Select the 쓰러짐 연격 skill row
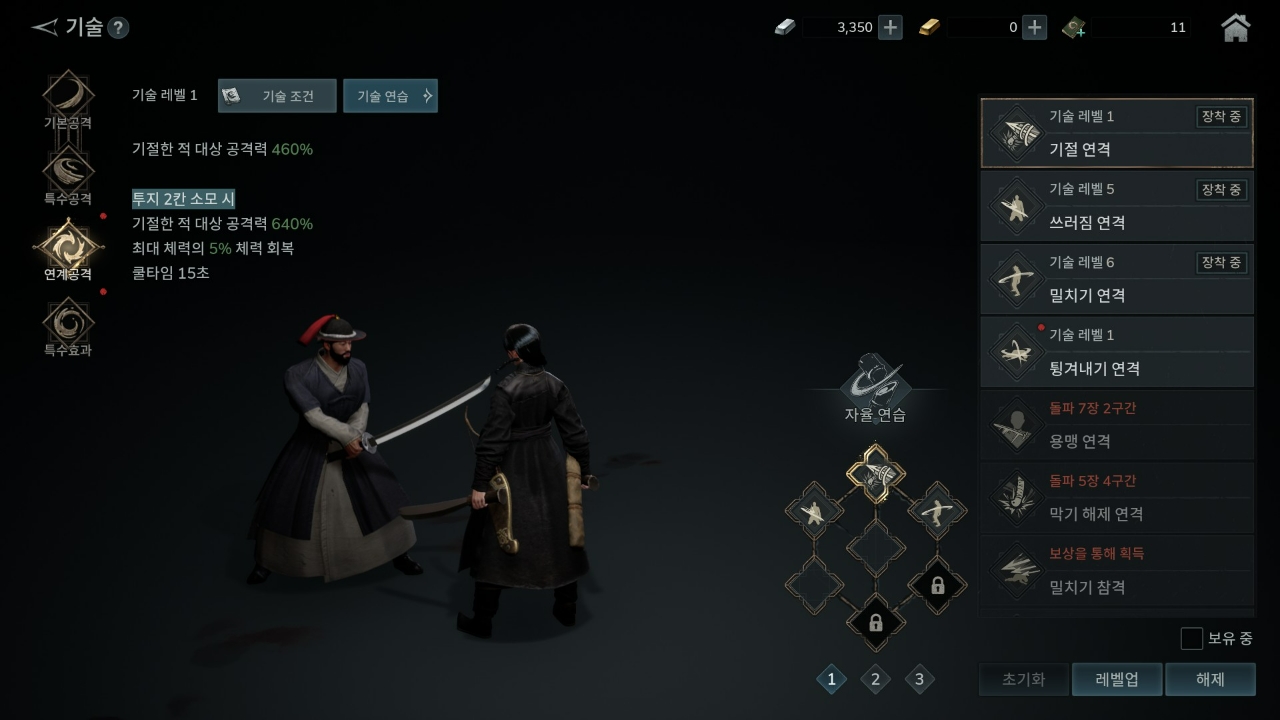 [x=1116, y=206]
